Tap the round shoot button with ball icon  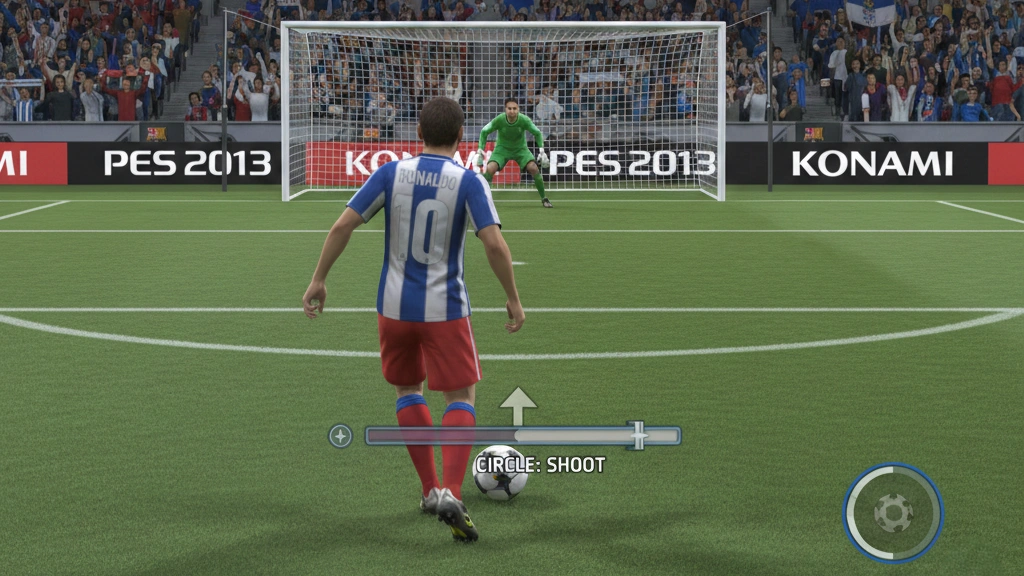point(893,513)
